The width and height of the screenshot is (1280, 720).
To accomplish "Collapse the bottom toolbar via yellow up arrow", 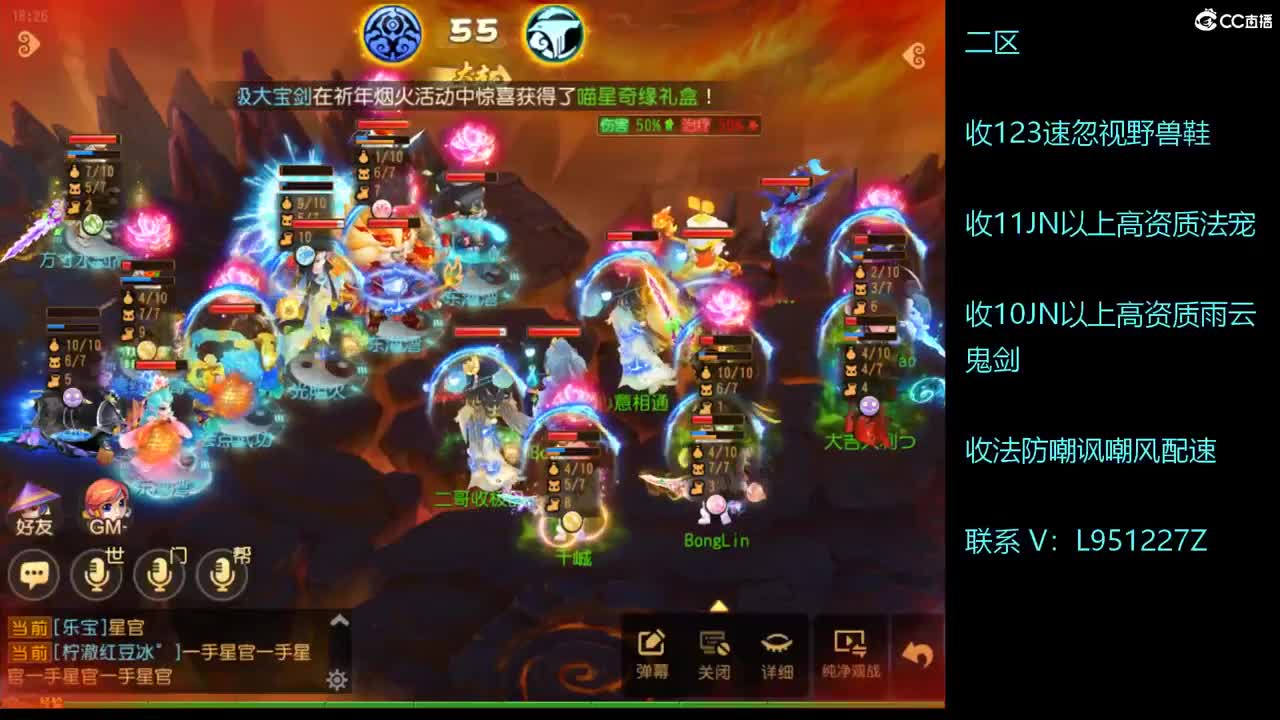I will click(718, 603).
